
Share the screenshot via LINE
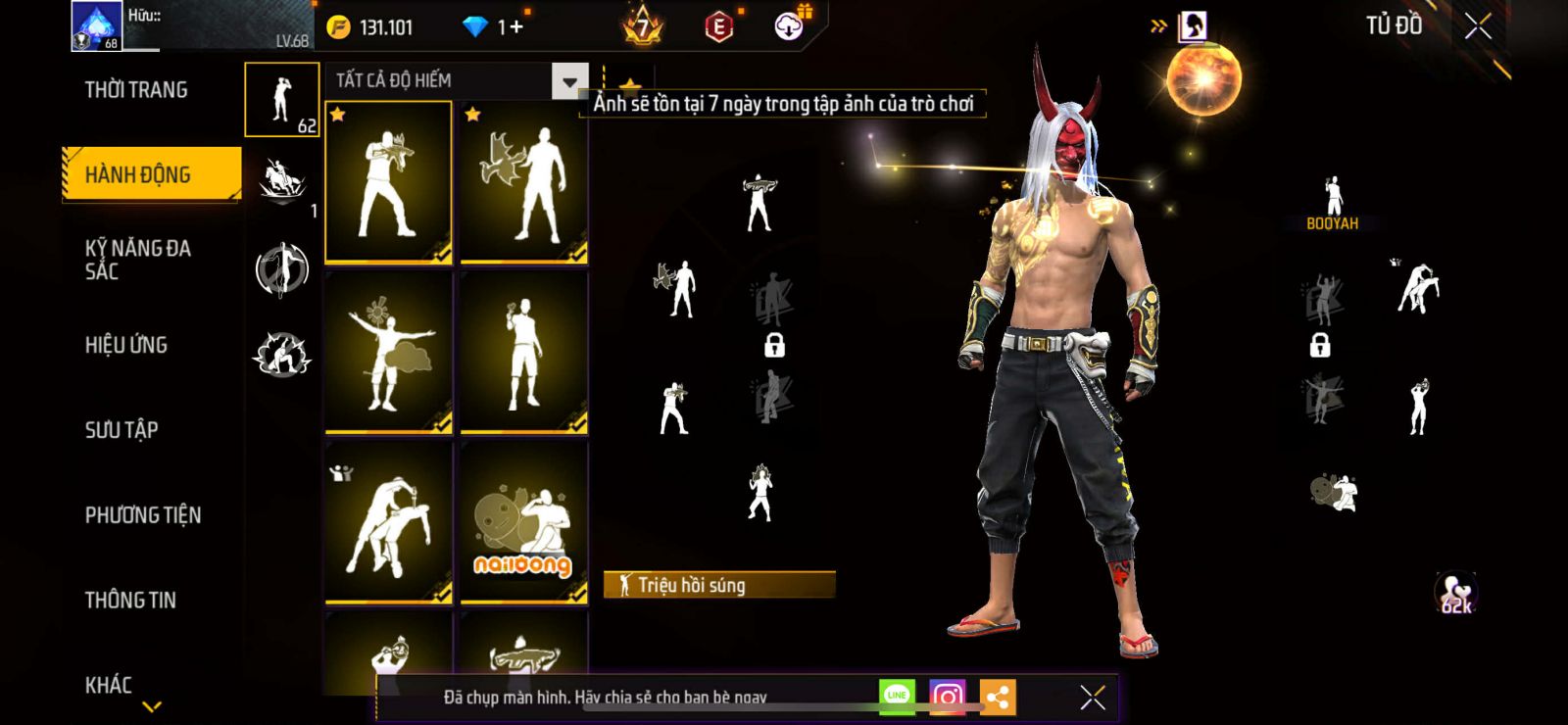(x=897, y=697)
